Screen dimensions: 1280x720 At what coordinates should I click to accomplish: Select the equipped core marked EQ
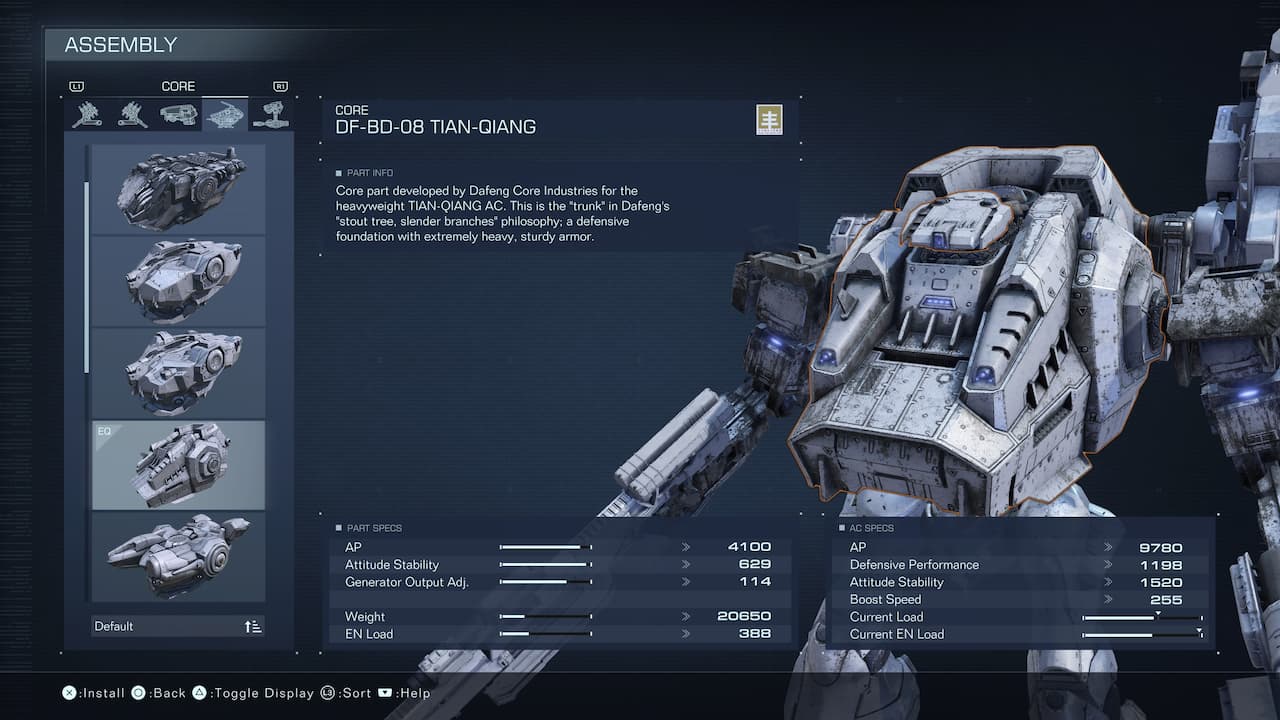[x=178, y=465]
